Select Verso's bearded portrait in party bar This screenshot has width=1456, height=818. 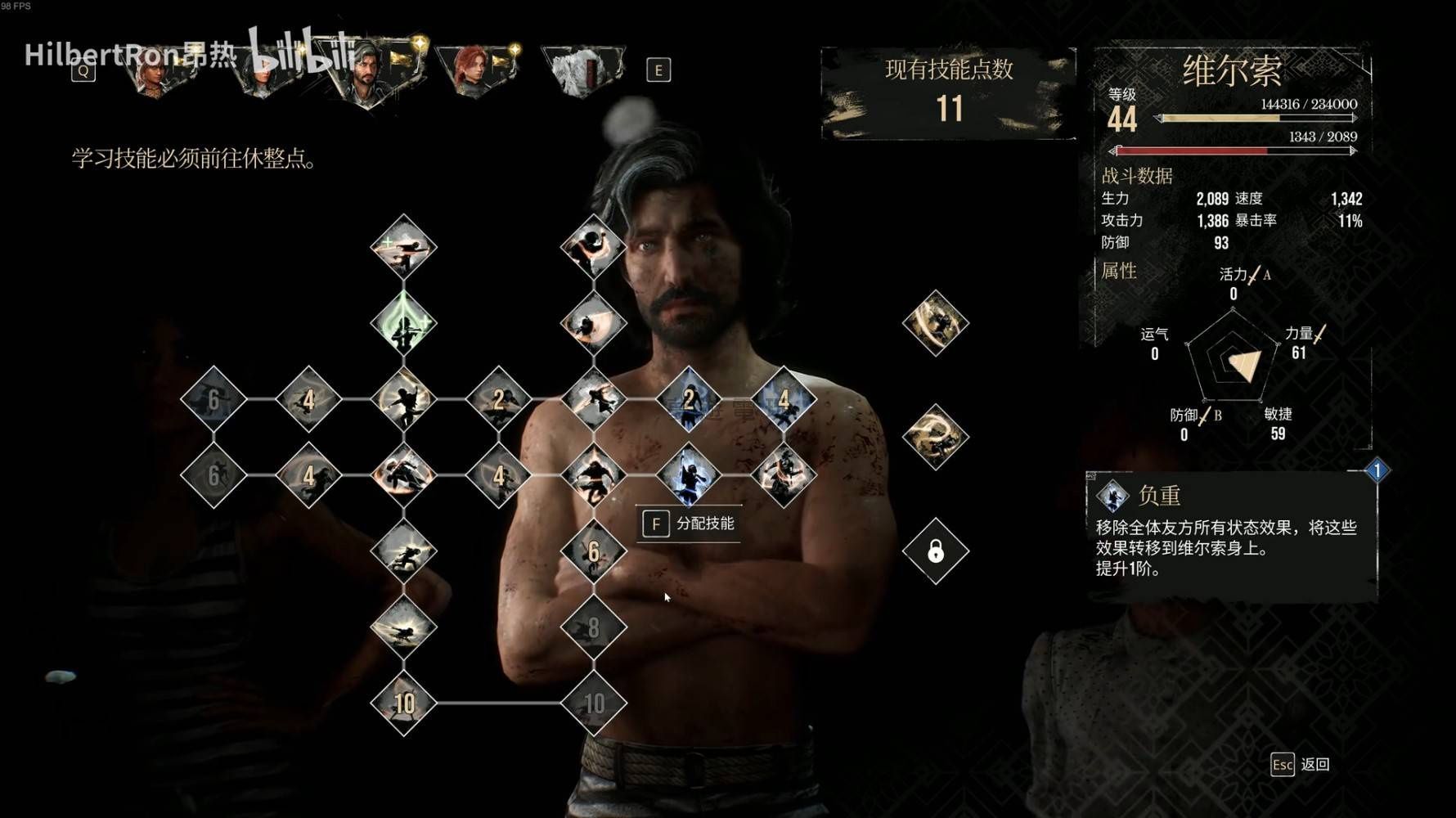366,72
